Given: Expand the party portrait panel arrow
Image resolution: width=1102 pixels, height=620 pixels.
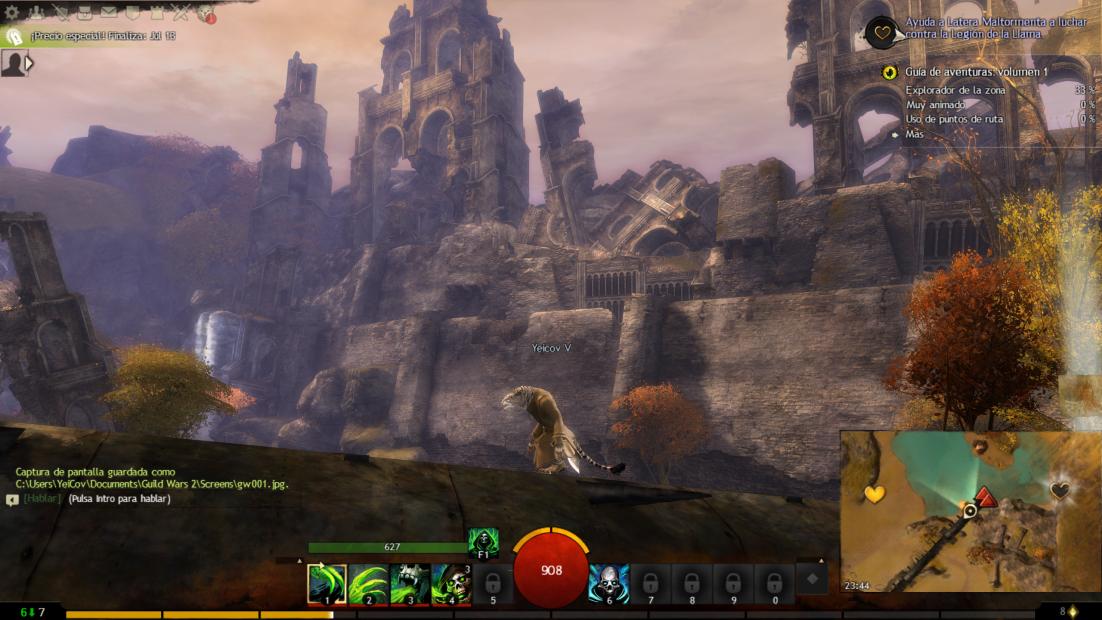Looking at the screenshot, I should [30, 63].
